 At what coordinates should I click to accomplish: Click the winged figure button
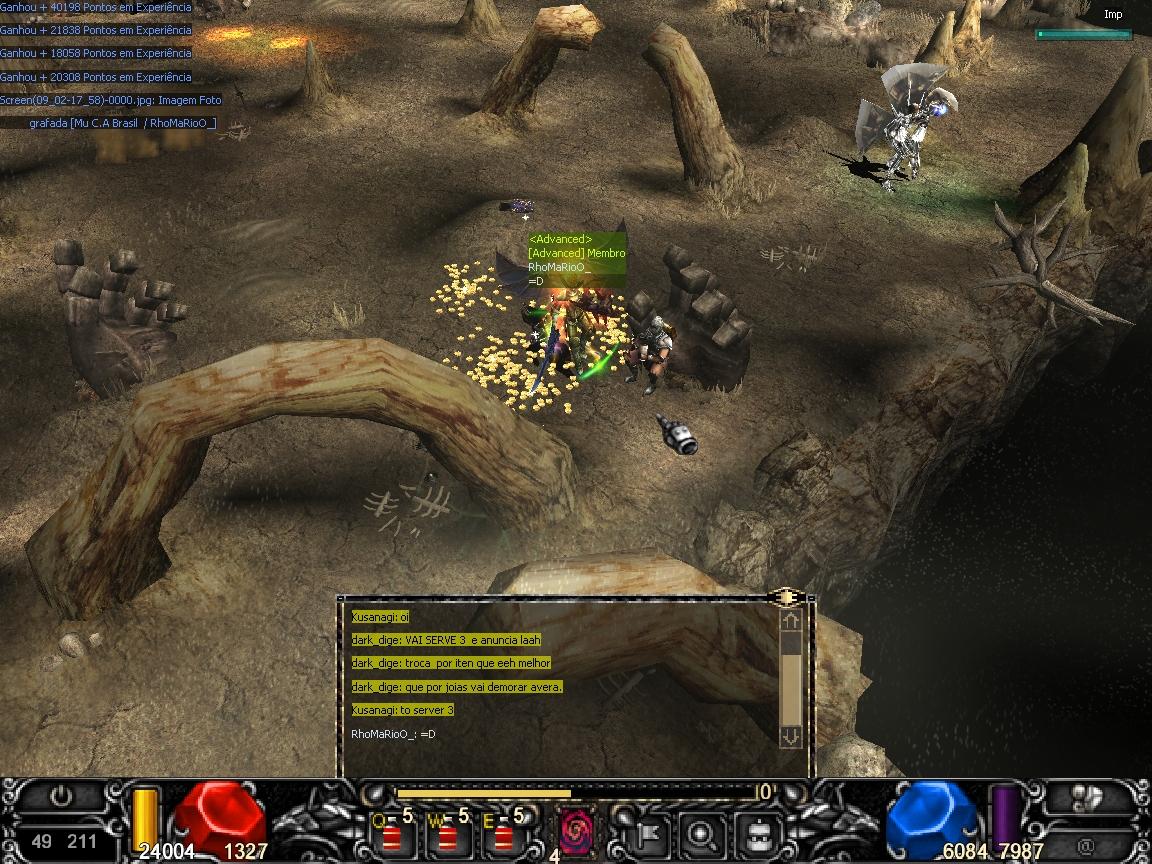click(x=1088, y=797)
